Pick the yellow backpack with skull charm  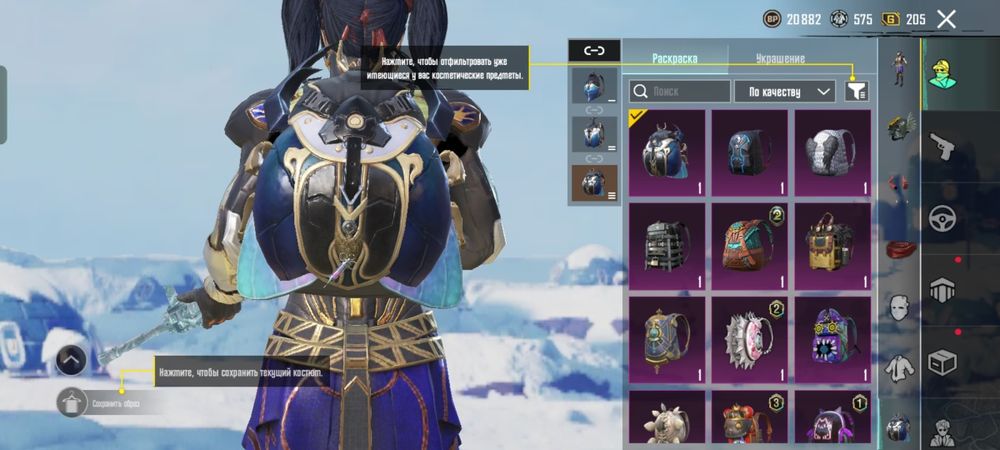coord(832,243)
